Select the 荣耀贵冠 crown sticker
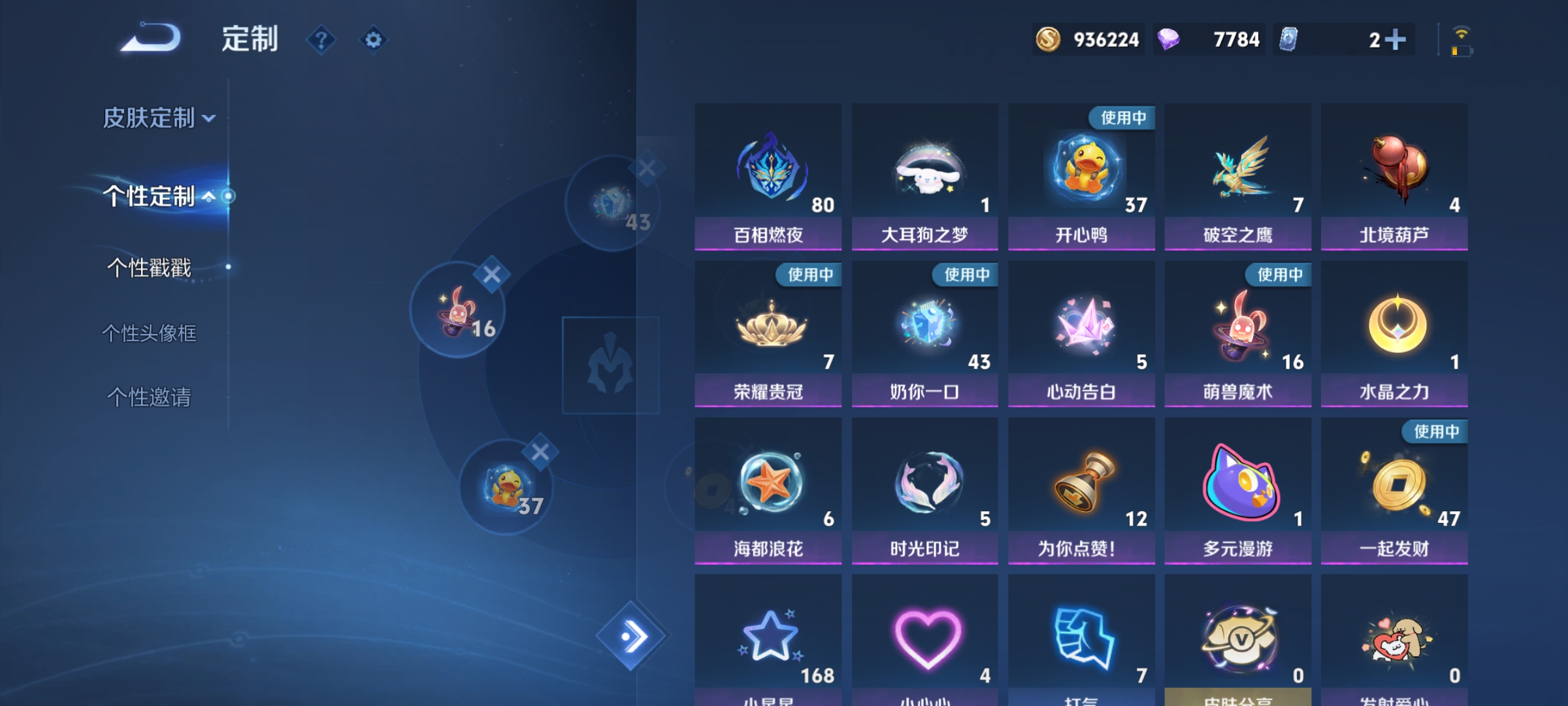Image resolution: width=1568 pixels, height=706 pixels. 768,326
